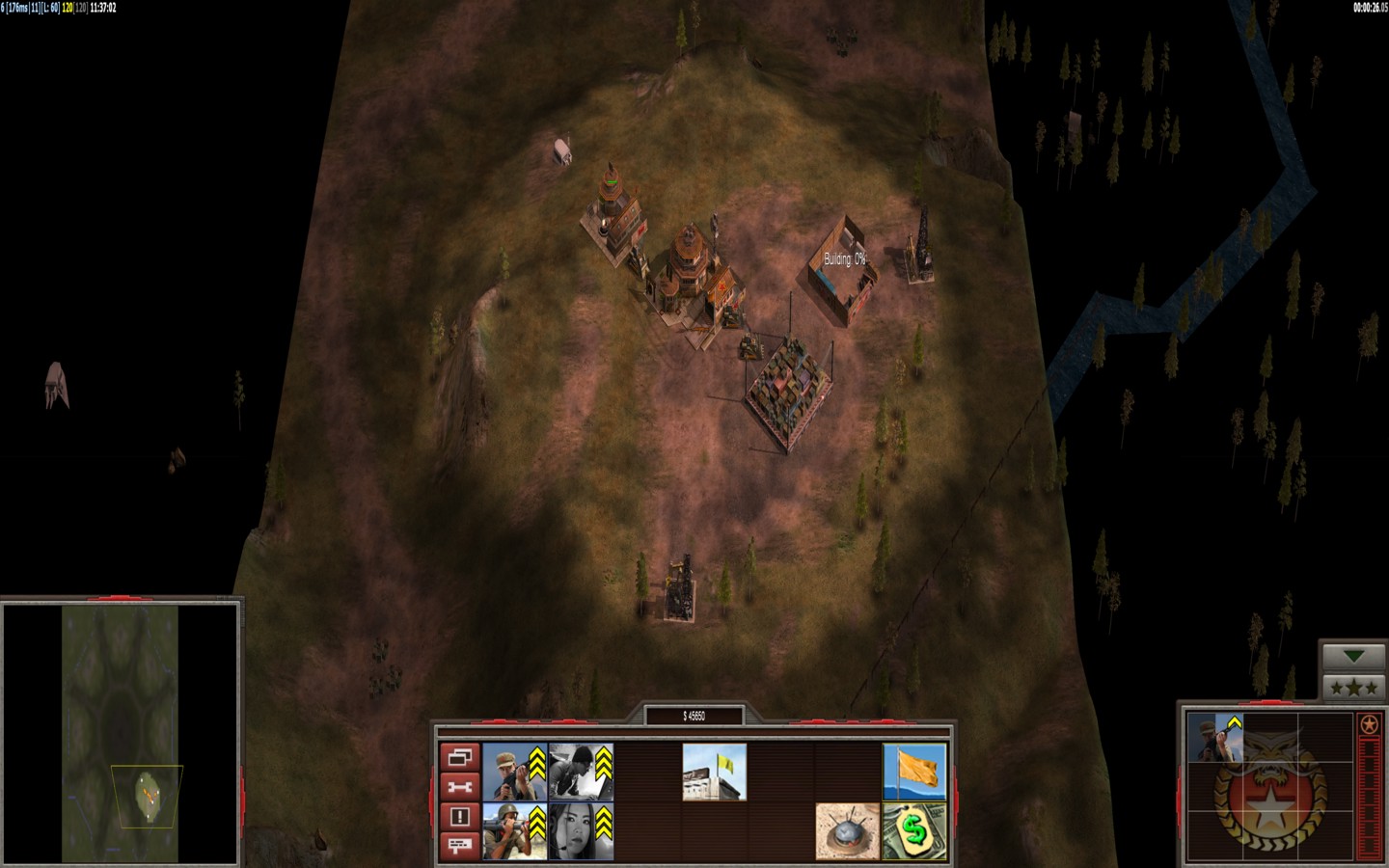
Task: Train a Tank Hunter rocket soldier
Action: click(515, 829)
